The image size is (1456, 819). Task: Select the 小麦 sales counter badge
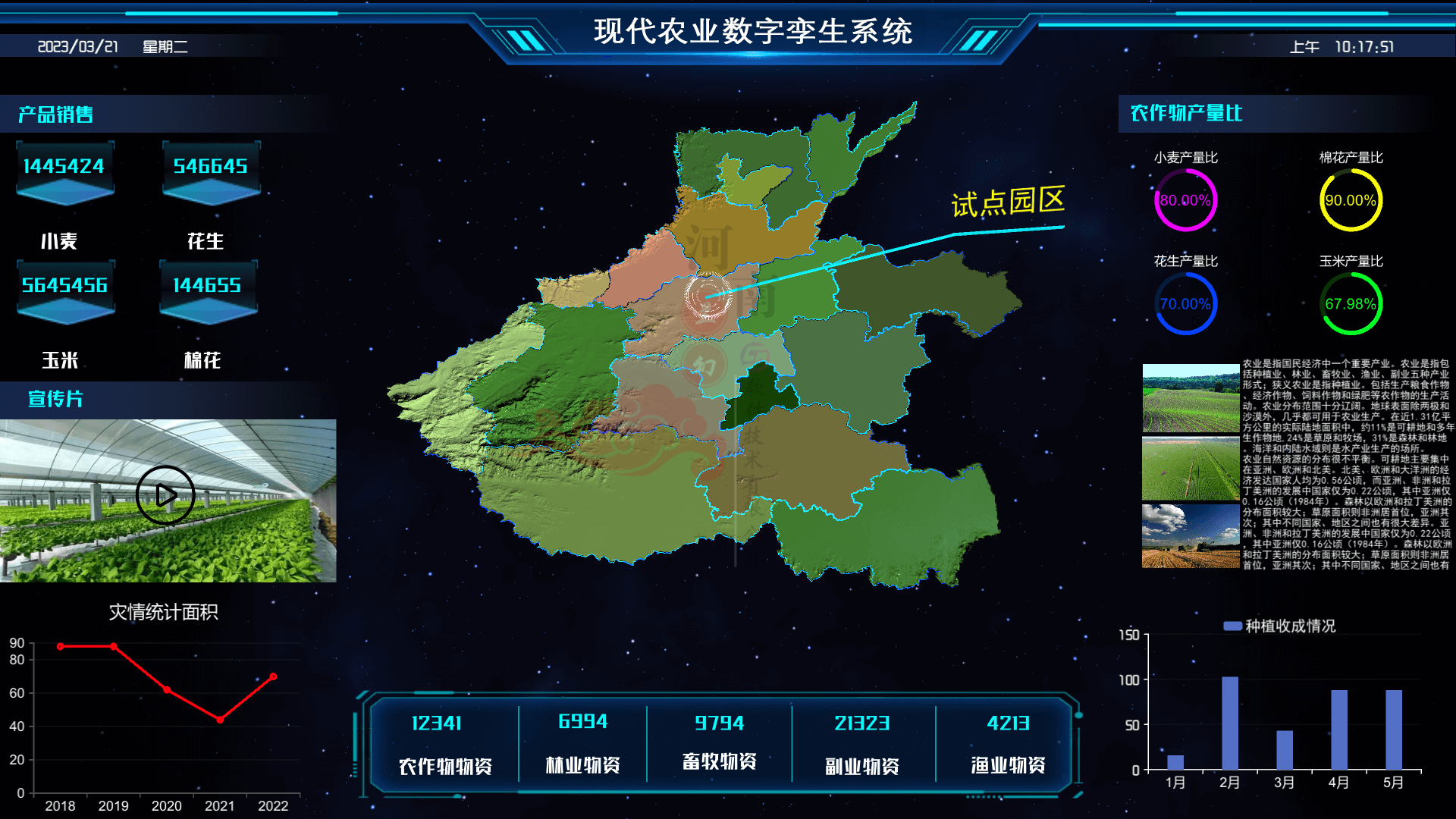pos(64,168)
